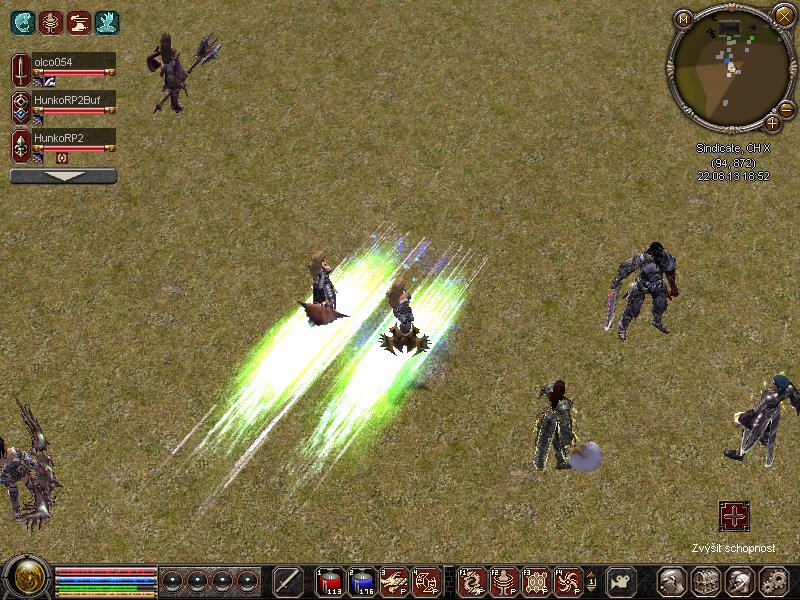Click the teal crystal buff icon
This screenshot has height=600, width=800.
click(106, 22)
